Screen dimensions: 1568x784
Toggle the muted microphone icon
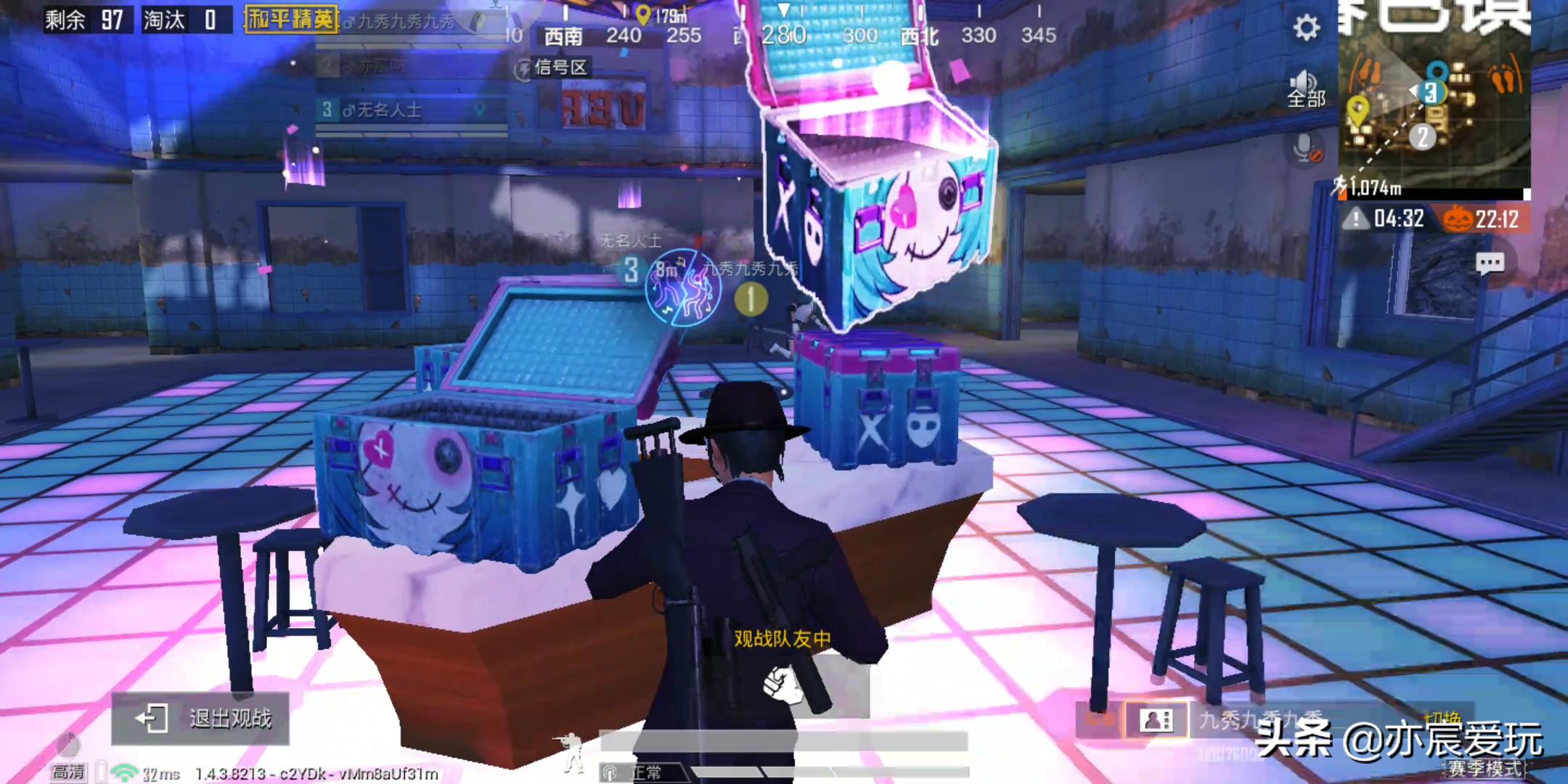coord(1306,149)
